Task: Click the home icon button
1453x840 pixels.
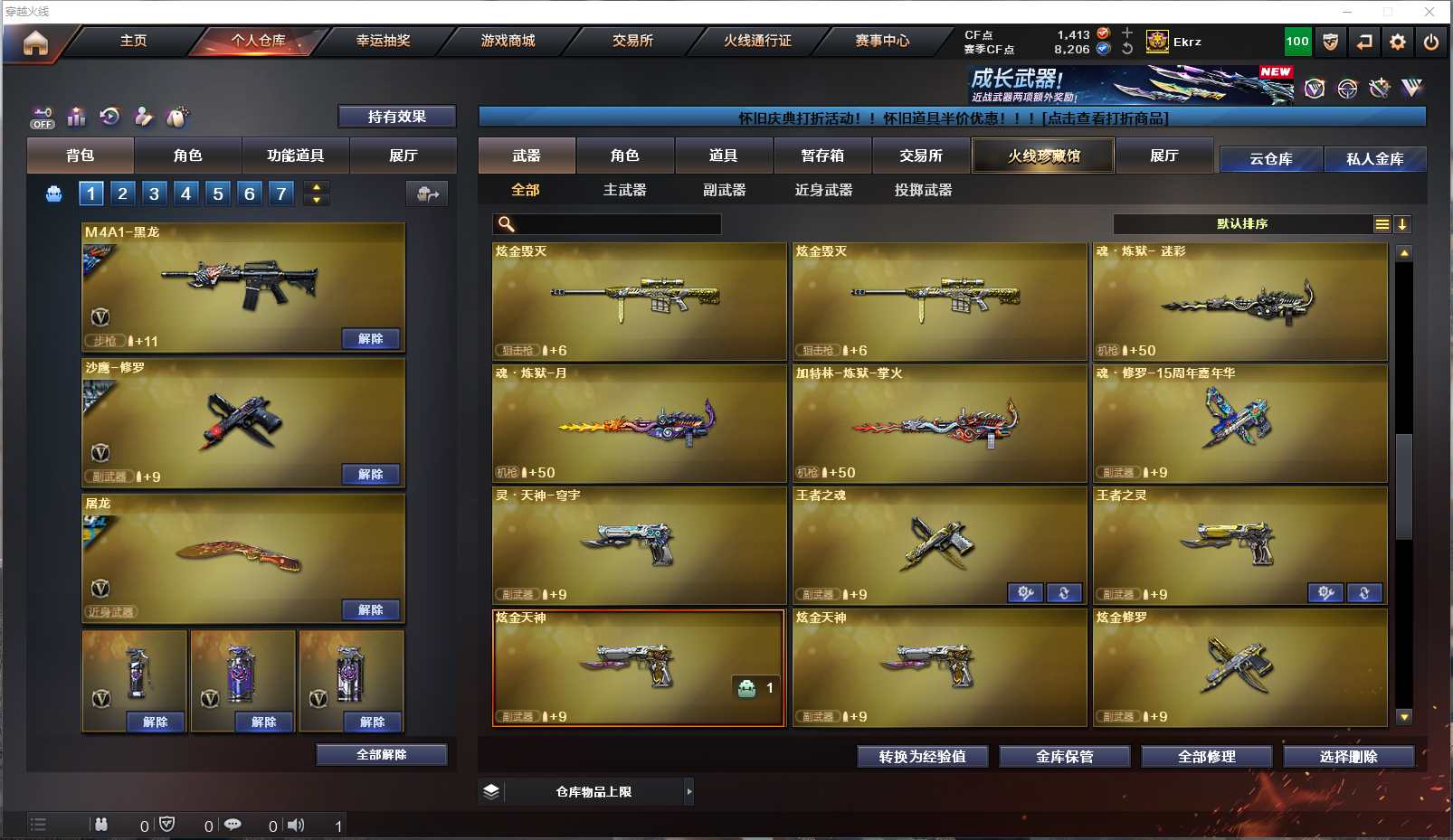Action: point(35,42)
